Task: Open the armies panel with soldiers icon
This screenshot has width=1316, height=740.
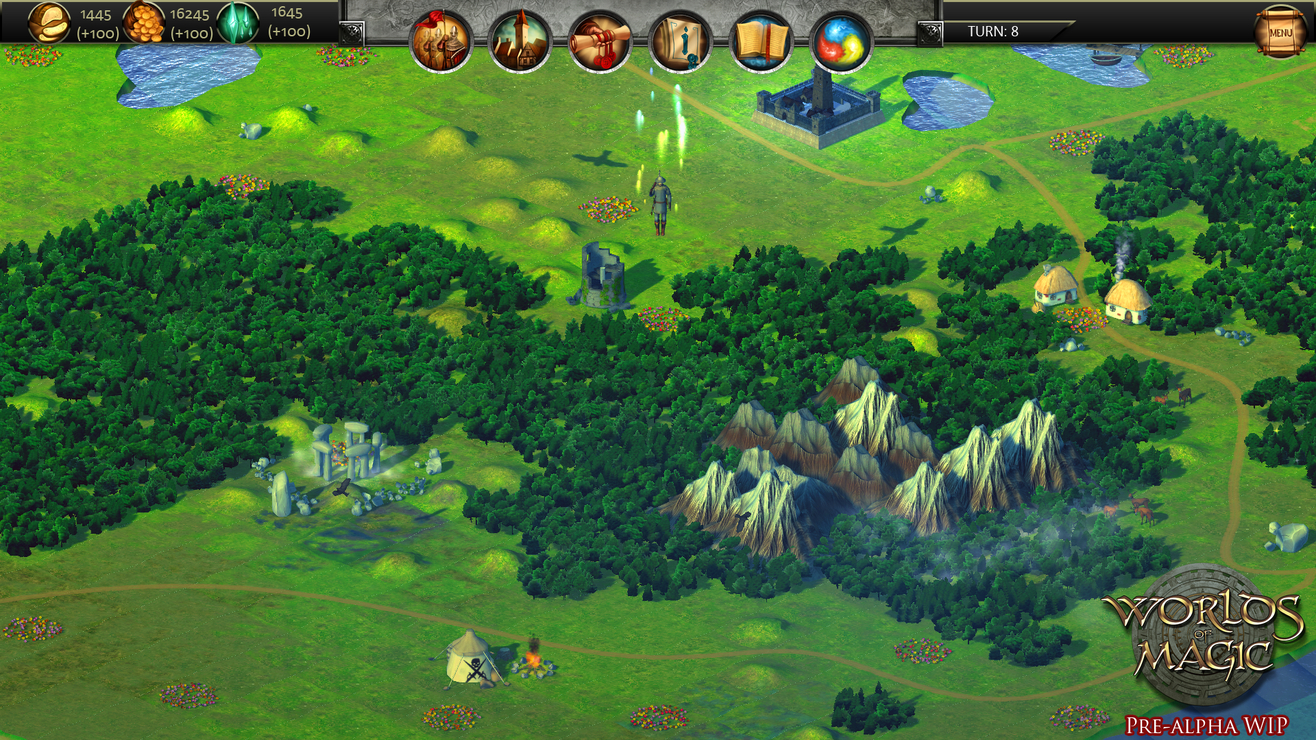Action: [x=441, y=40]
